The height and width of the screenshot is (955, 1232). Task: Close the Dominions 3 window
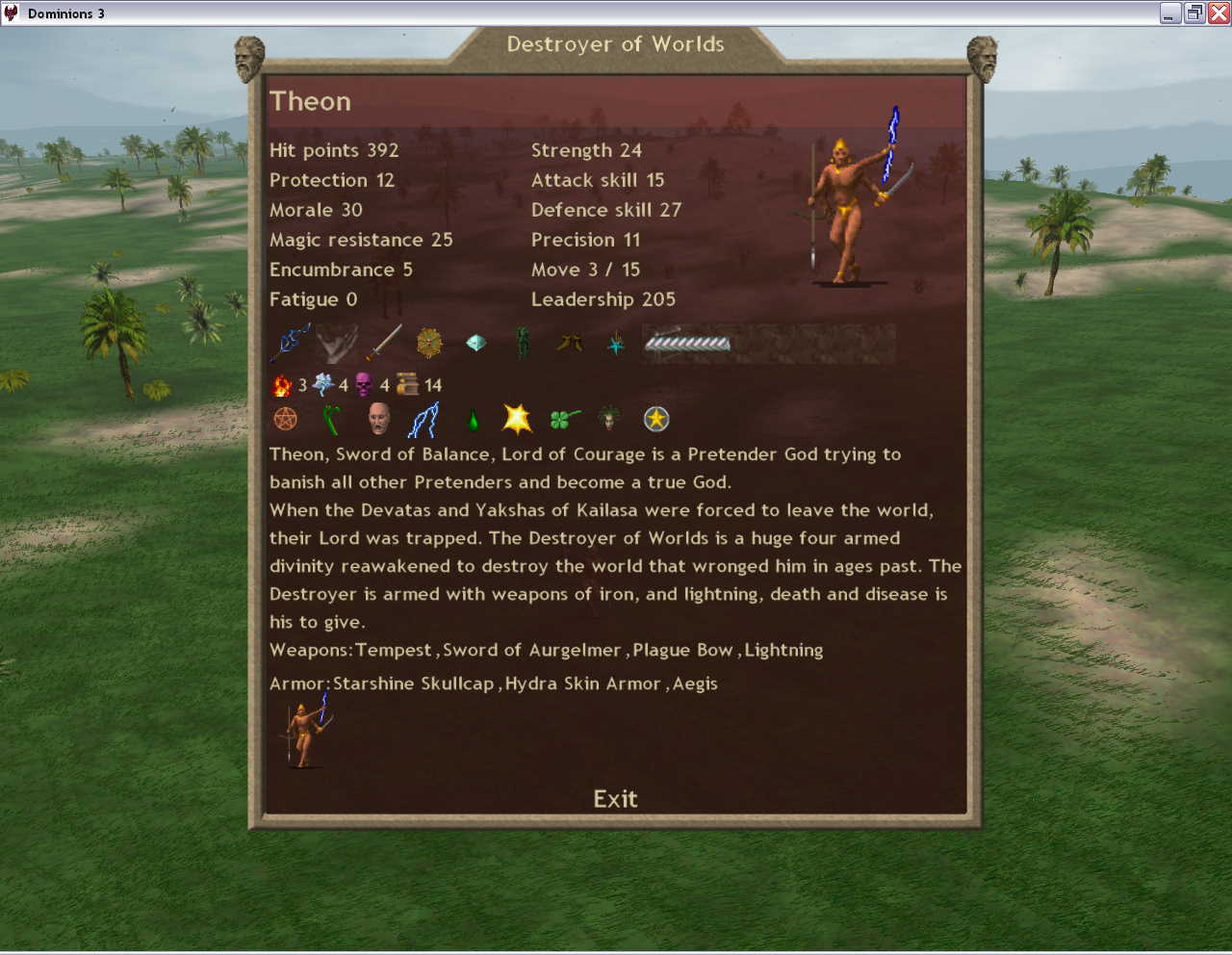tap(1218, 13)
